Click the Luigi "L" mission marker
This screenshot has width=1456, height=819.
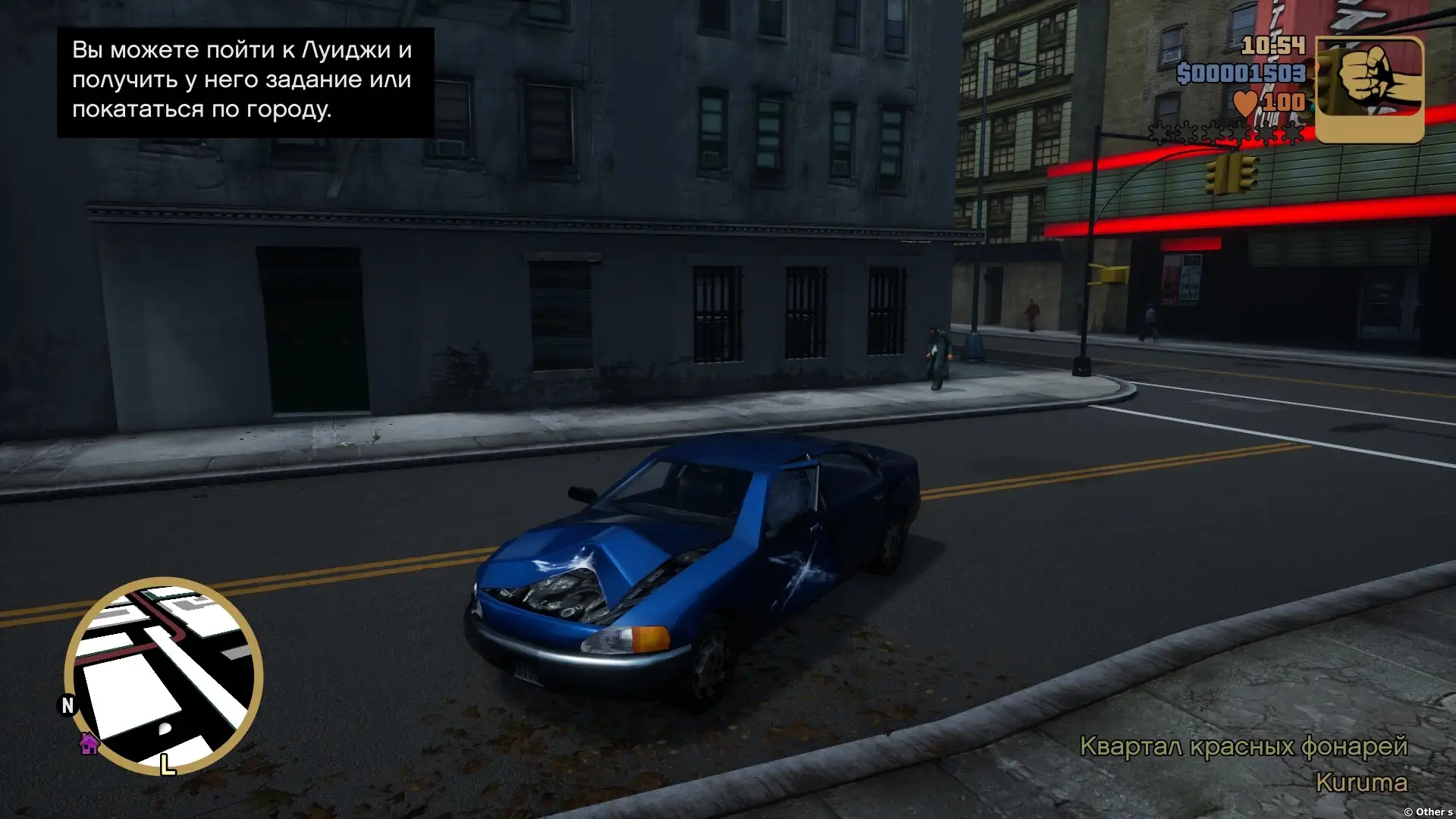click(x=168, y=764)
